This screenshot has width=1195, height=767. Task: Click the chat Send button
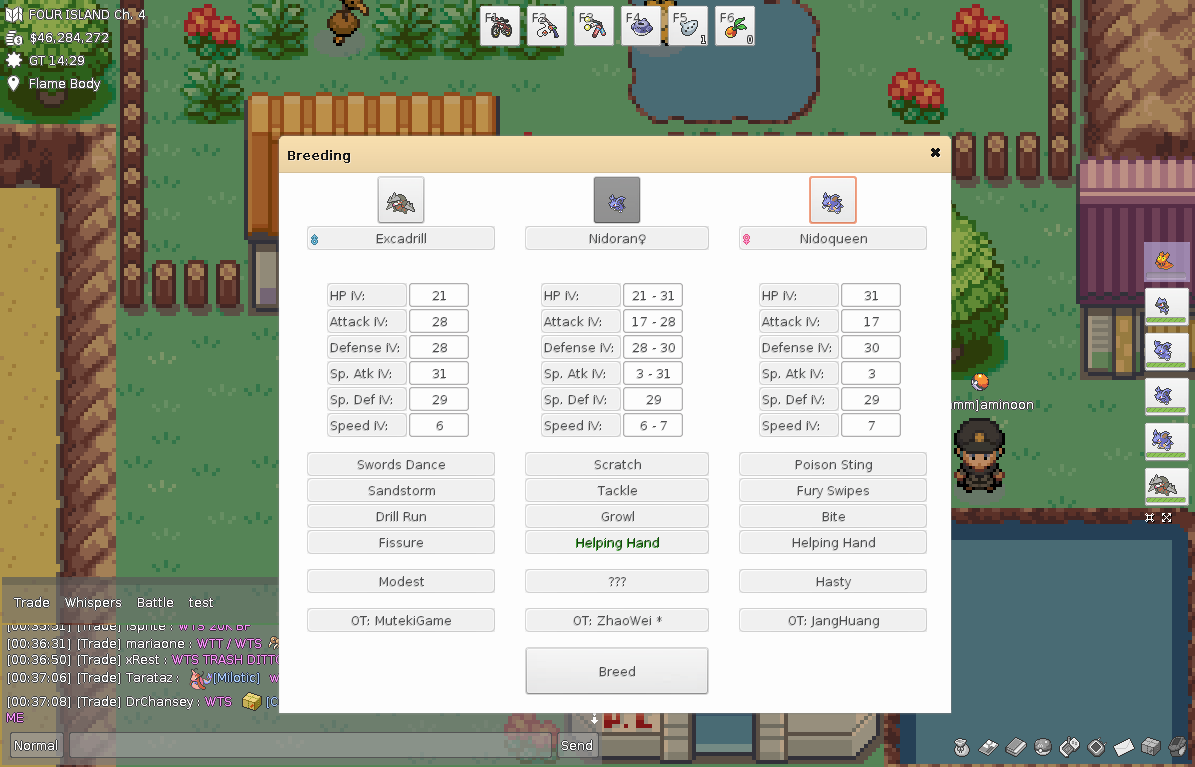pyautogui.click(x=577, y=745)
